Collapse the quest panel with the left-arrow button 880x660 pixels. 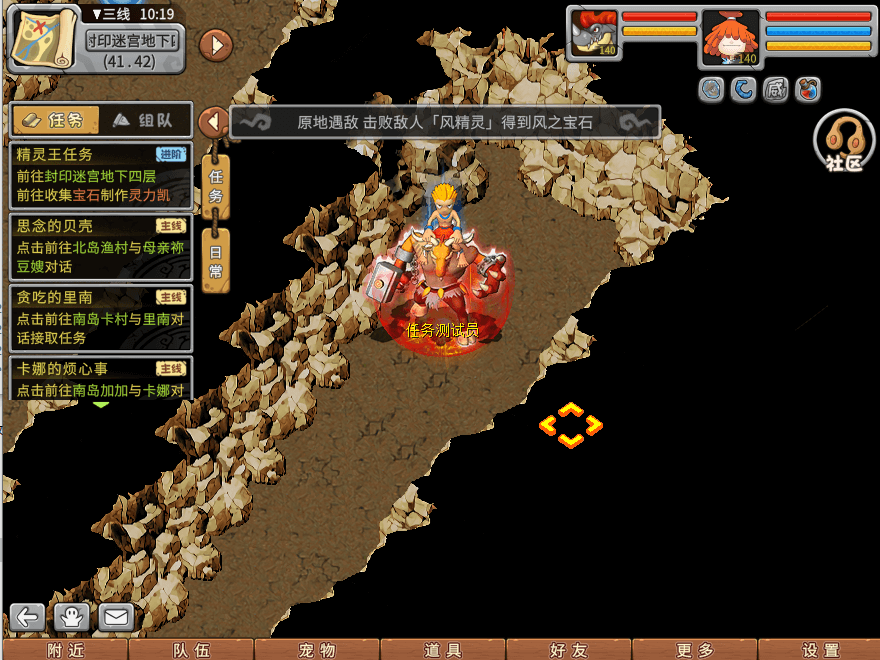tap(213, 122)
